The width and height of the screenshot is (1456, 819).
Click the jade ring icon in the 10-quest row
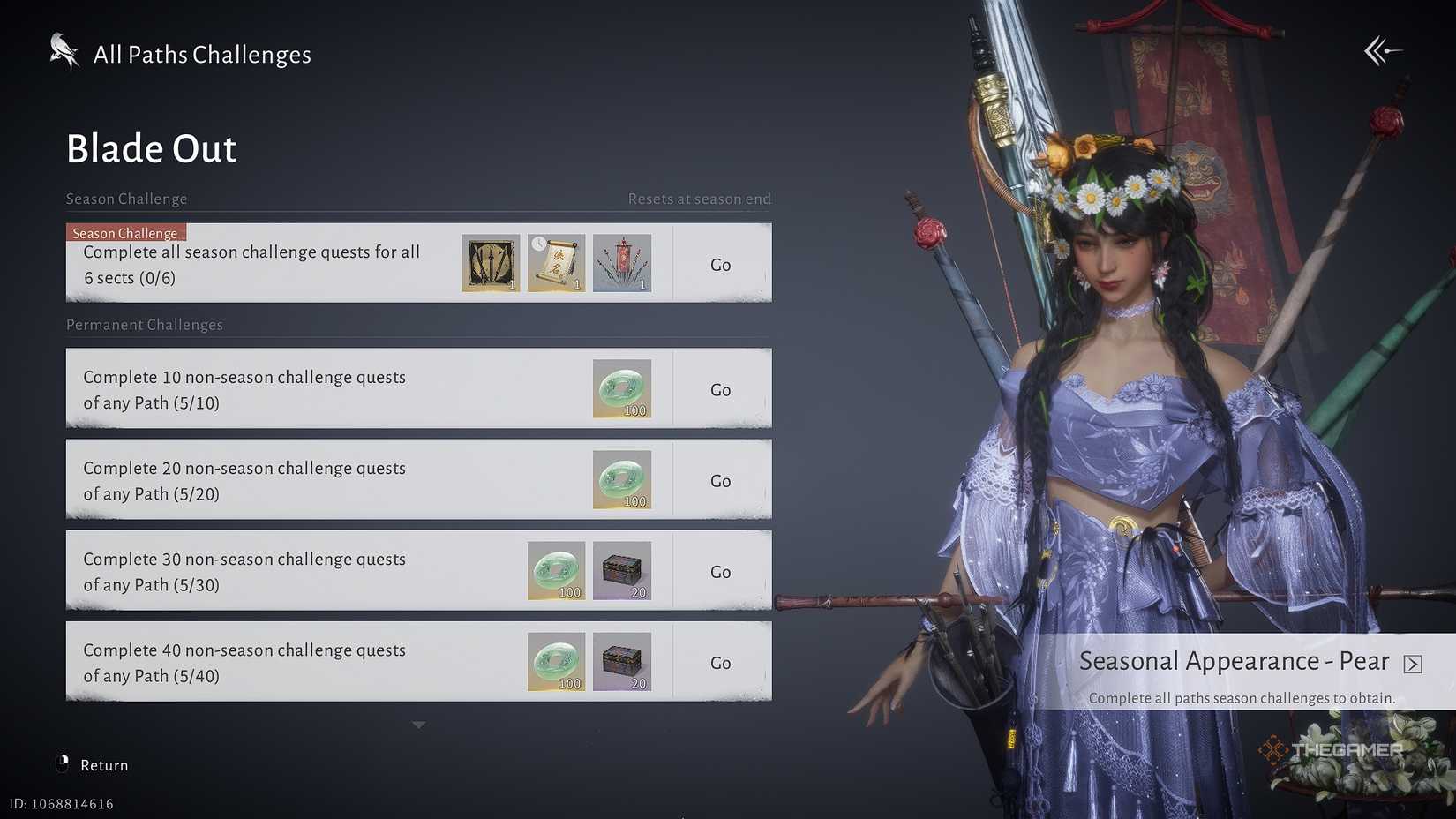622,388
